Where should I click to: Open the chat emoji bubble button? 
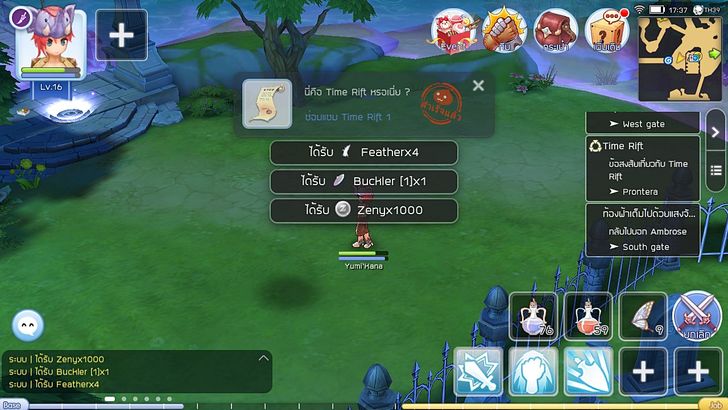tap(28, 325)
